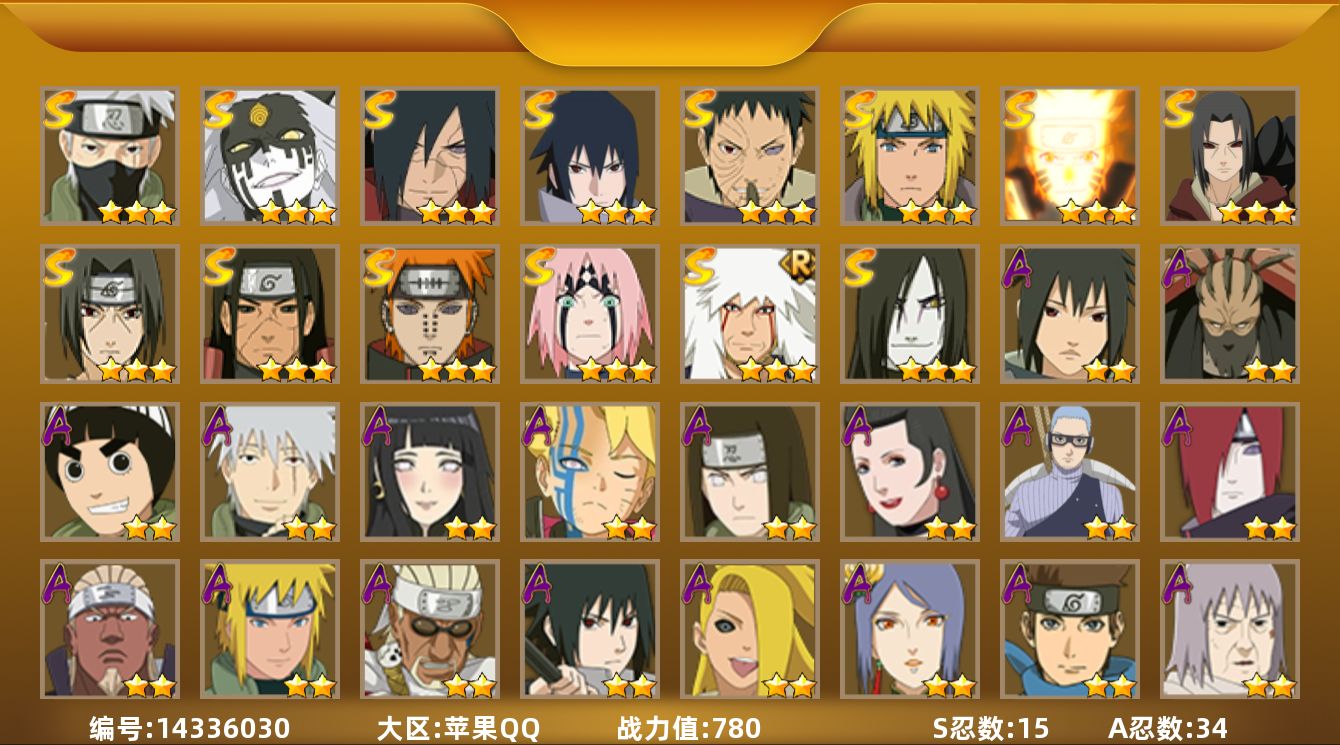
Task: Select the pink-haired Sakura card
Action: tap(589, 314)
